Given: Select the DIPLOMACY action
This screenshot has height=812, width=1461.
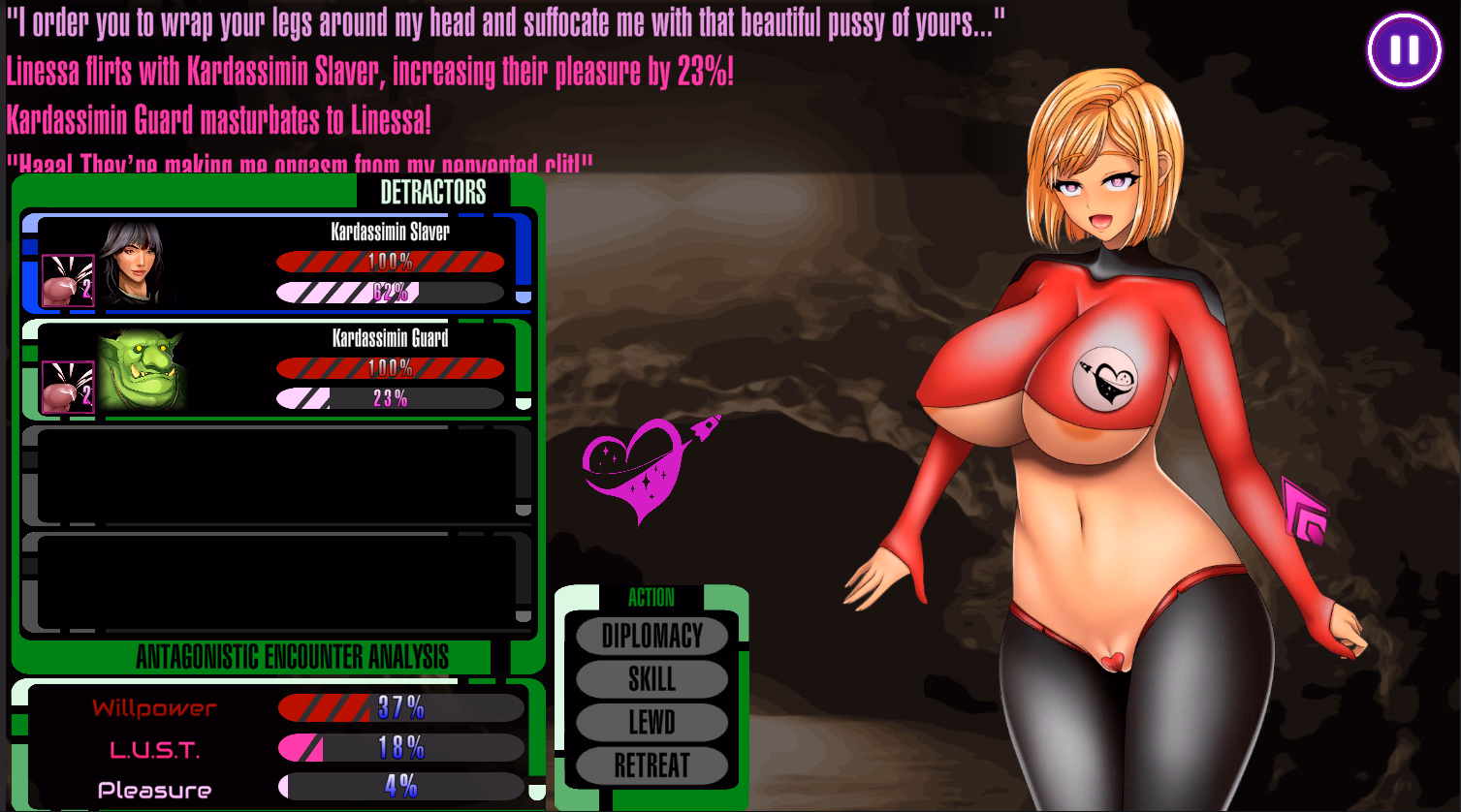Looking at the screenshot, I should pos(651,637).
